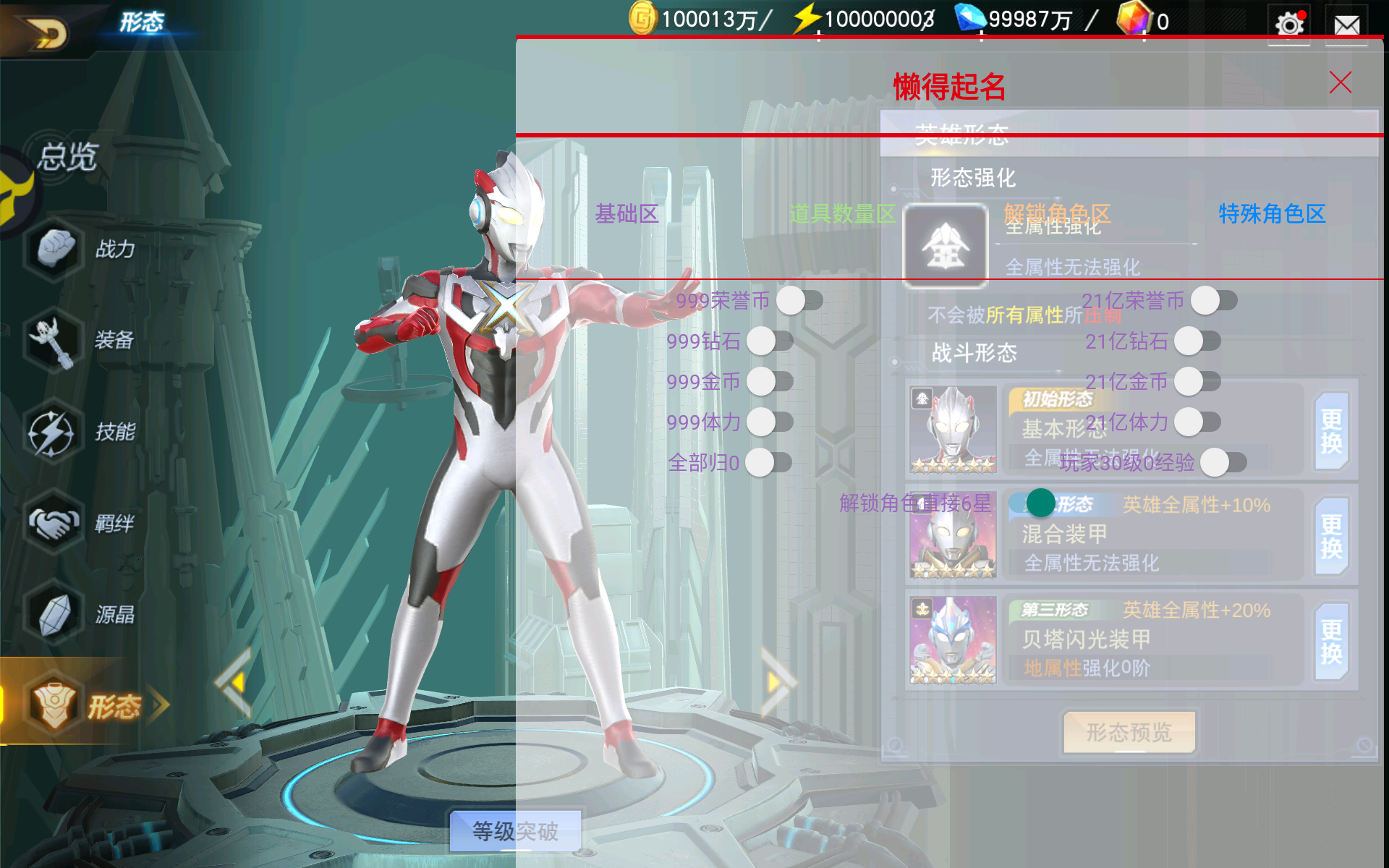Click the 初始形态 character portrait thumbnail
The width and height of the screenshot is (1389, 868).
pos(953,430)
